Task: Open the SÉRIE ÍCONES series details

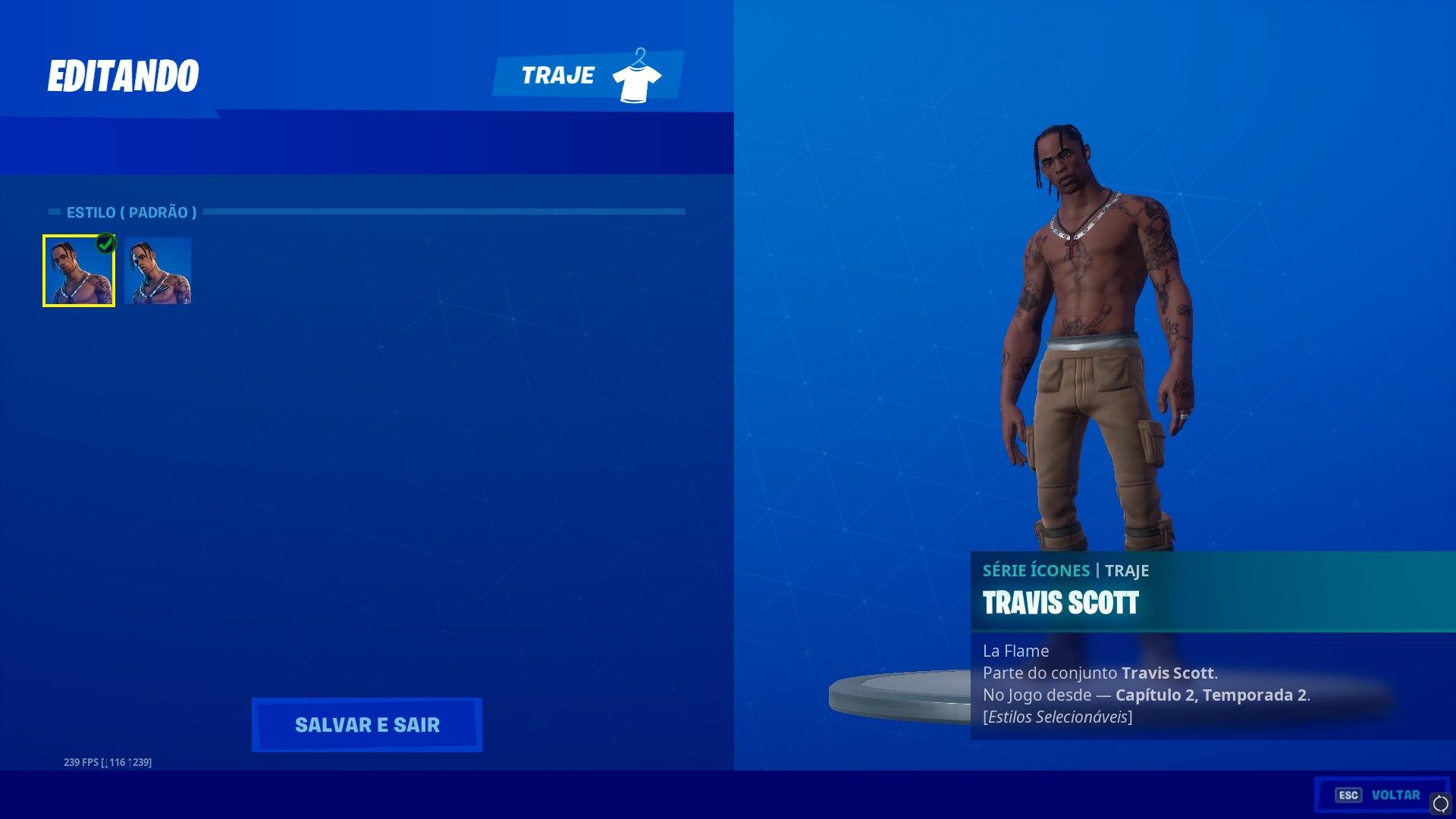Action: tap(1037, 570)
